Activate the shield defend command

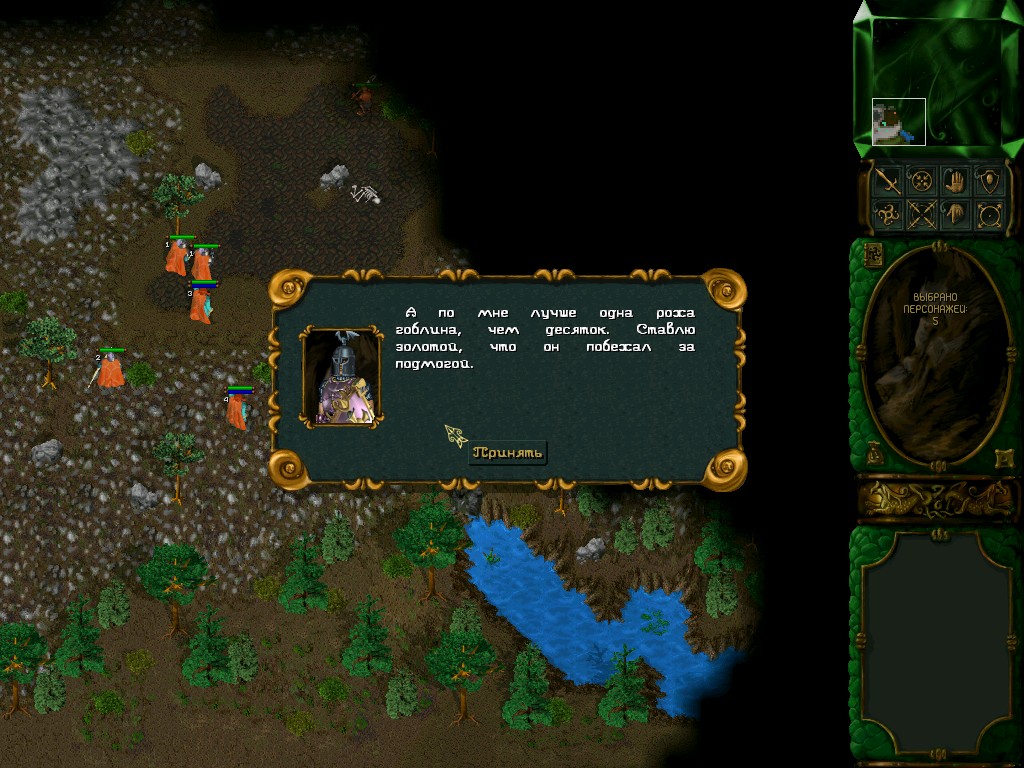pyautogui.click(x=990, y=181)
